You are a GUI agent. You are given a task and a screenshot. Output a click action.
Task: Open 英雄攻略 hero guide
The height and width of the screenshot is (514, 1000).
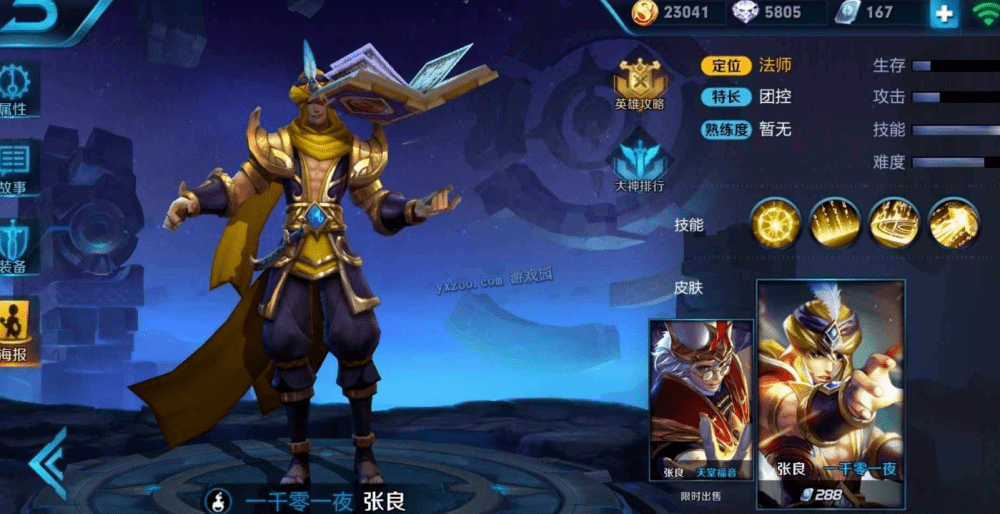[640, 83]
